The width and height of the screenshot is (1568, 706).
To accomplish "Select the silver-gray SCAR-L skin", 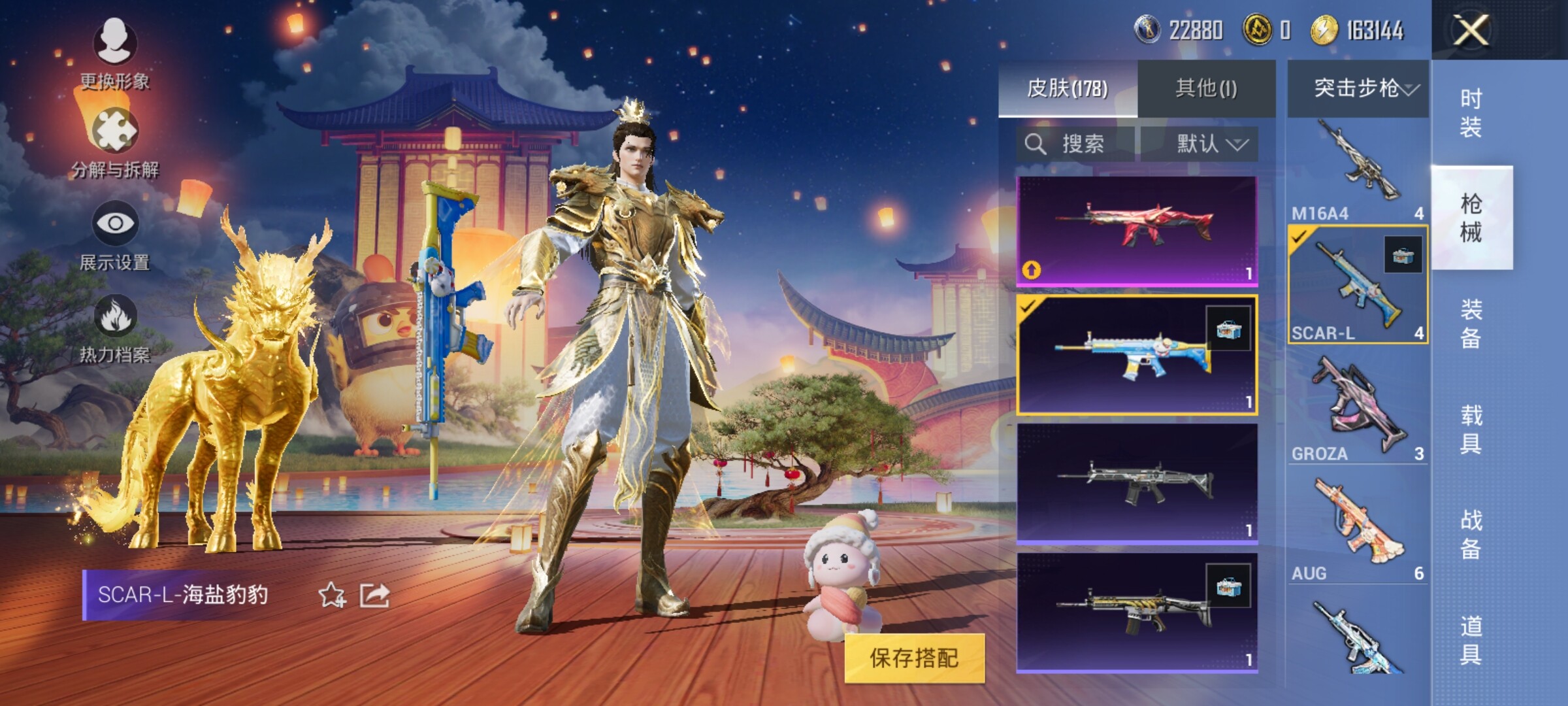I will pos(1137,483).
